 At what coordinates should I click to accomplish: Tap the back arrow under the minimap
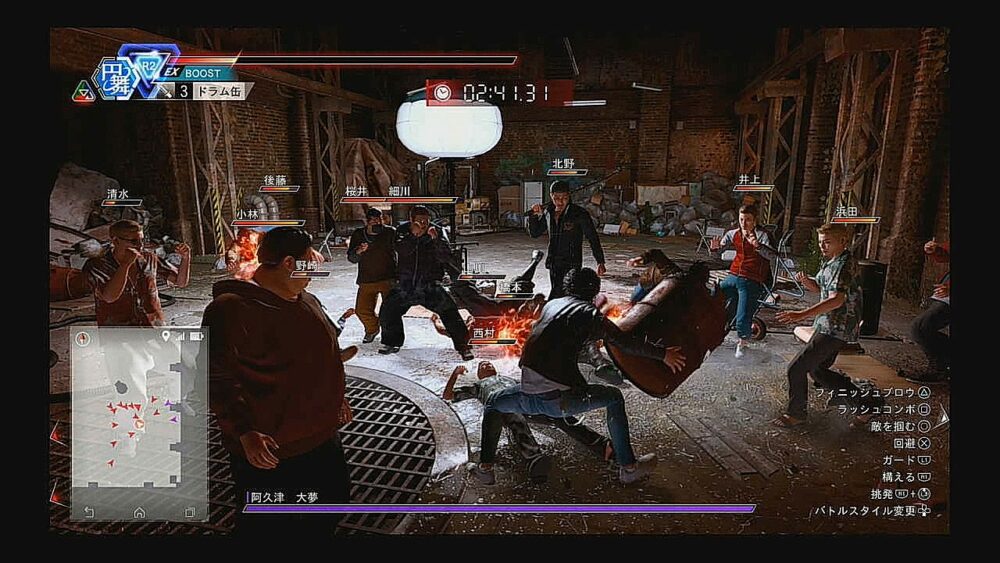88,512
